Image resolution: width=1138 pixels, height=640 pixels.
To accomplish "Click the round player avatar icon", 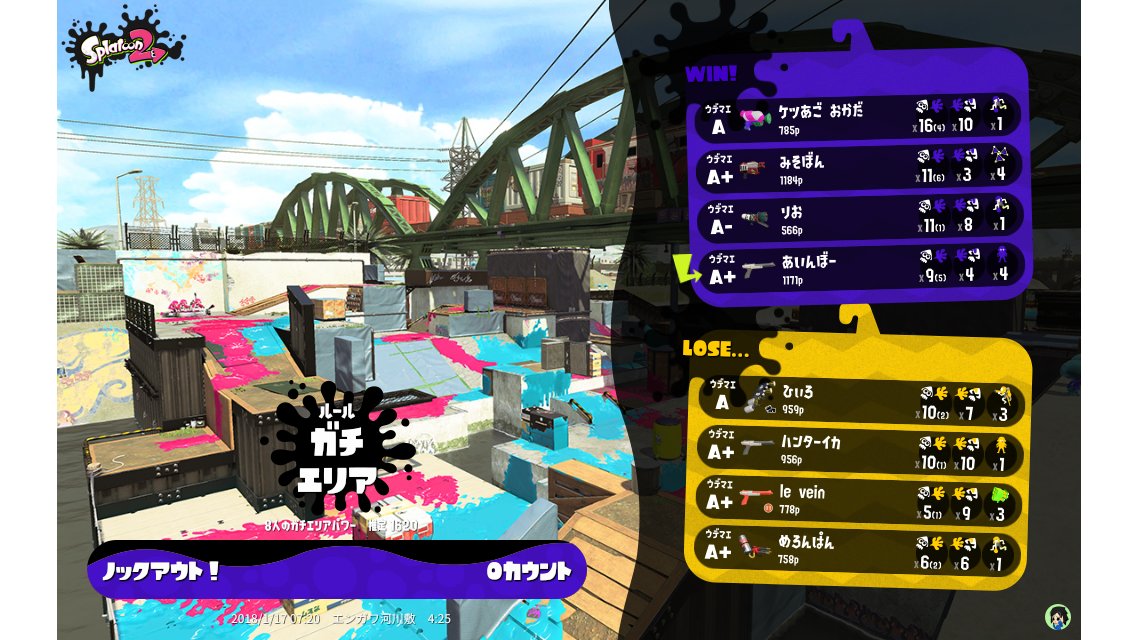I will [x=1057, y=616].
